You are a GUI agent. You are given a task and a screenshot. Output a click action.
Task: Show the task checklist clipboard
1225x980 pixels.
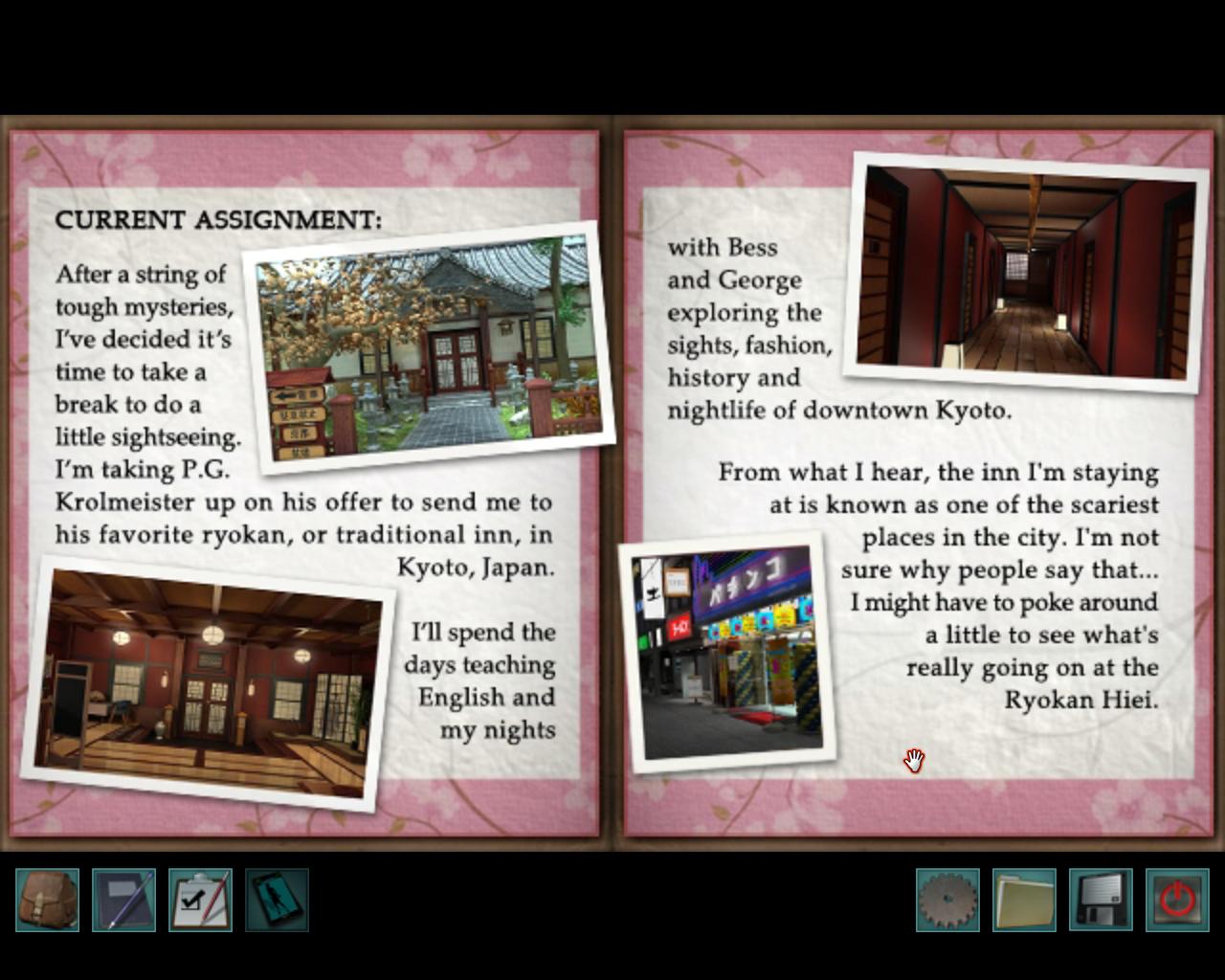click(x=201, y=900)
